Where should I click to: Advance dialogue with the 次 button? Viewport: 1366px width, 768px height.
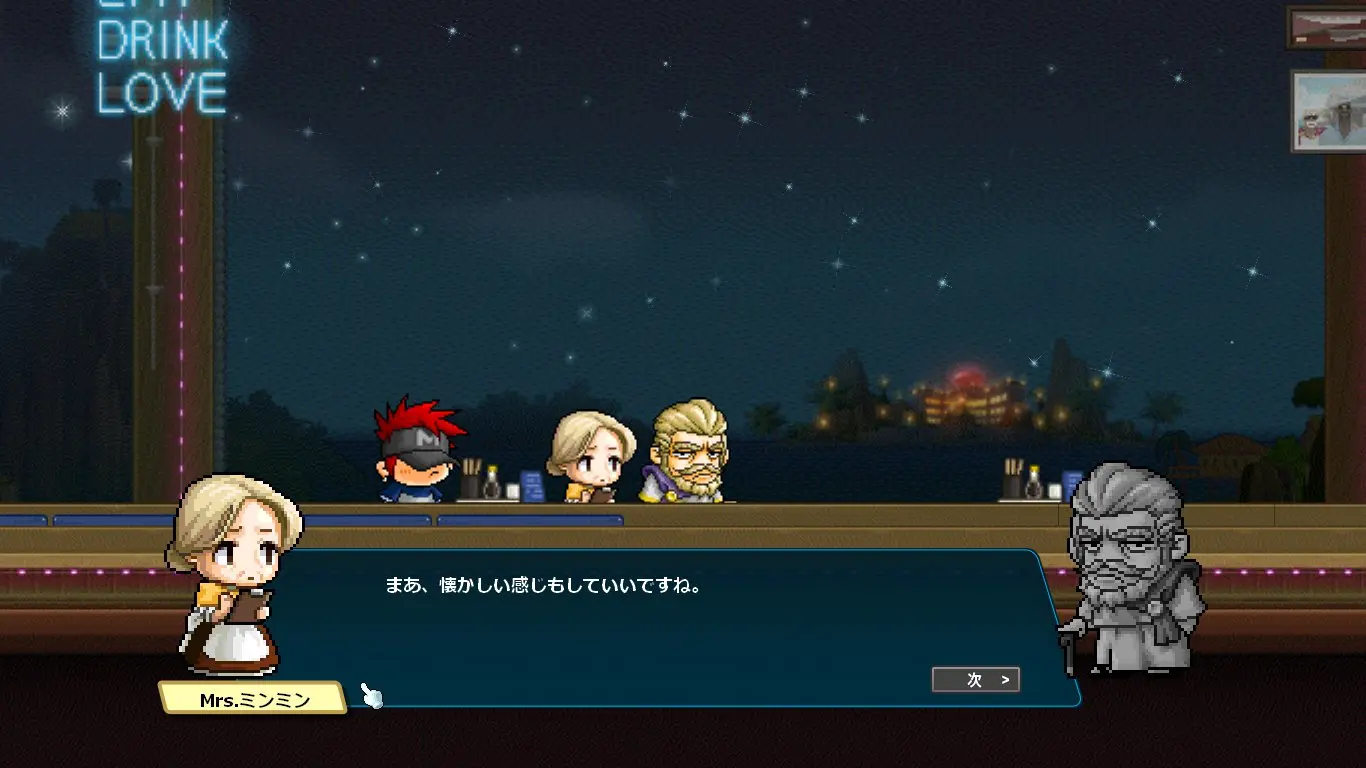point(975,680)
